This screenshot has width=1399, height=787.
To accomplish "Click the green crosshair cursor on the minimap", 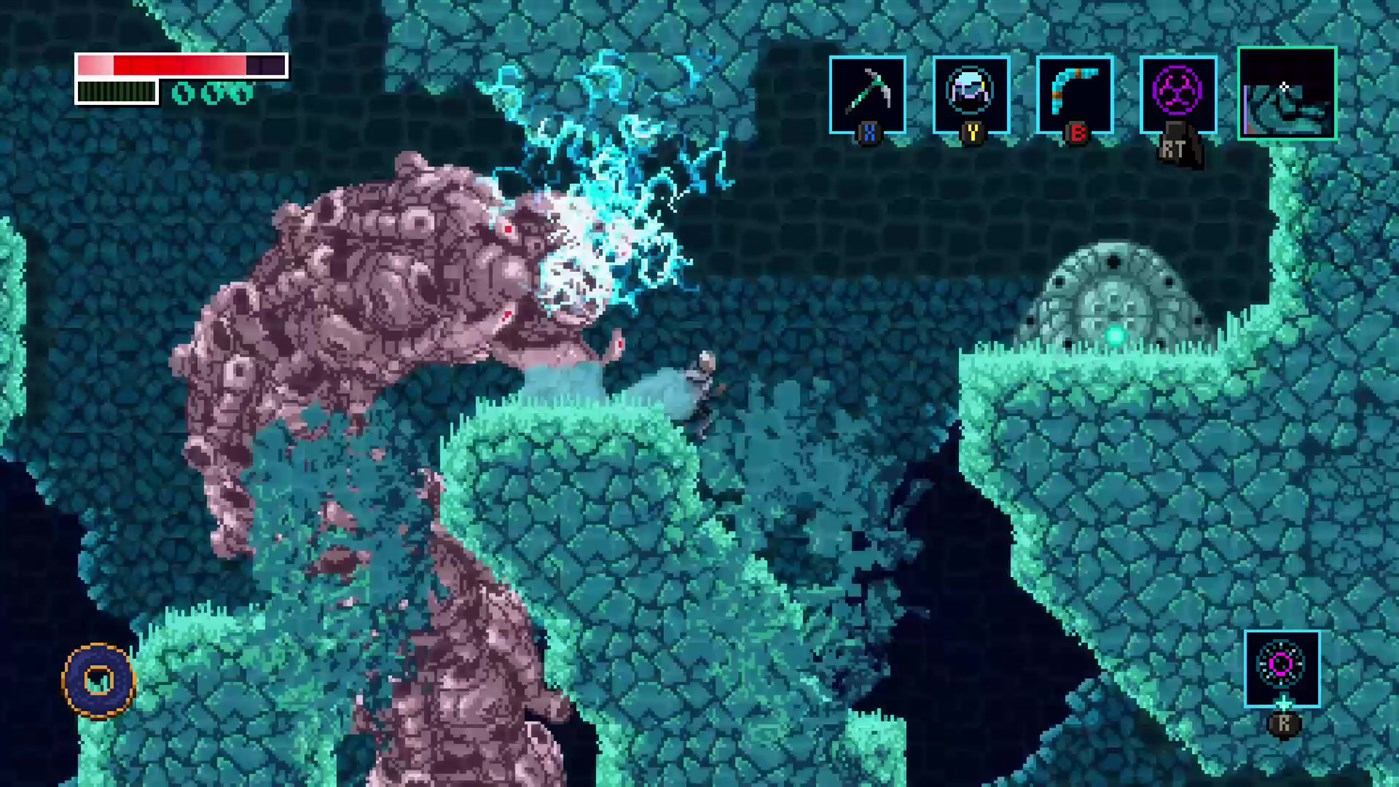I will pyautogui.click(x=1284, y=88).
